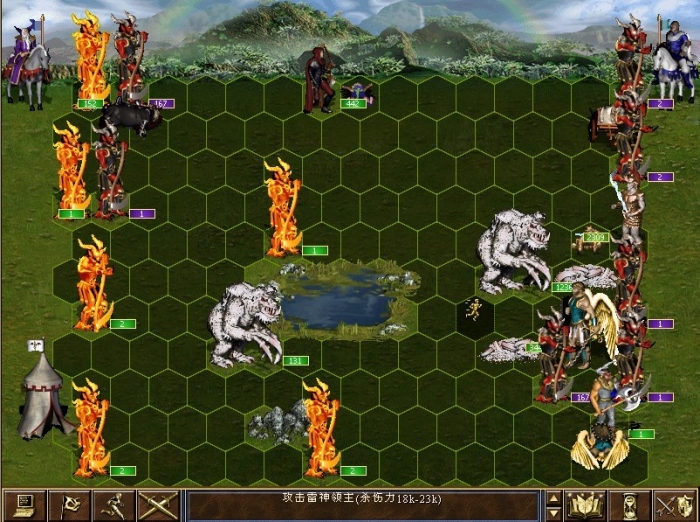Open the combat system options

(x=23, y=505)
